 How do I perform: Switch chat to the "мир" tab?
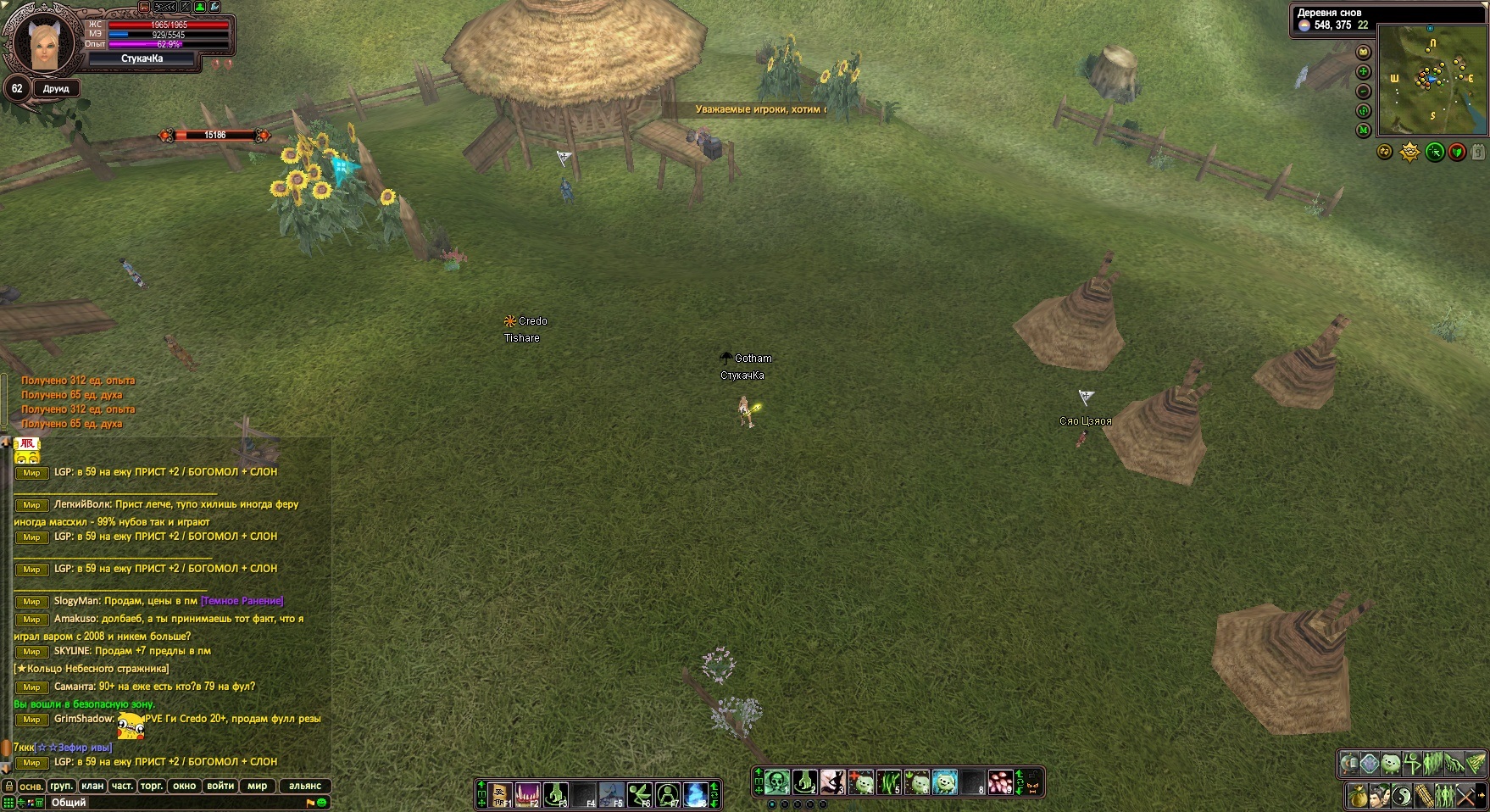(258, 786)
